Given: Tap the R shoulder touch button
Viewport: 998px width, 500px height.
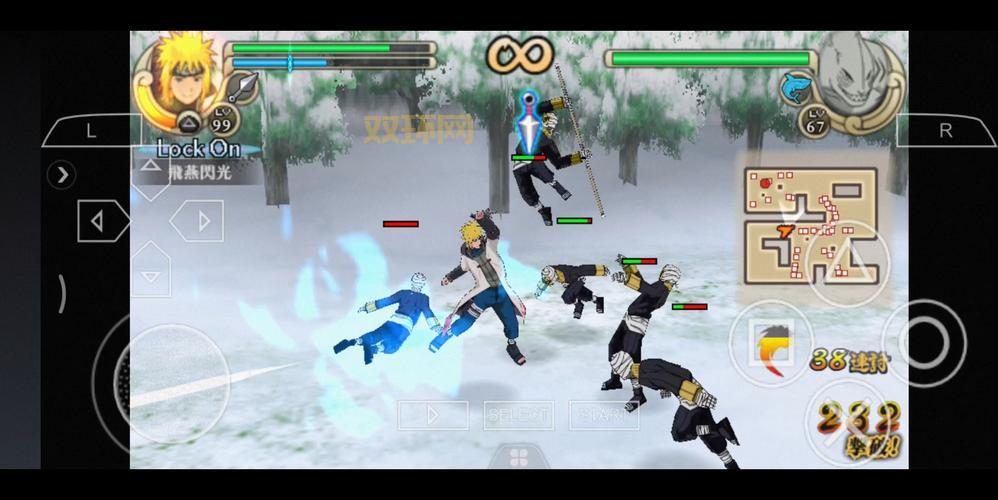Looking at the screenshot, I should [944, 131].
